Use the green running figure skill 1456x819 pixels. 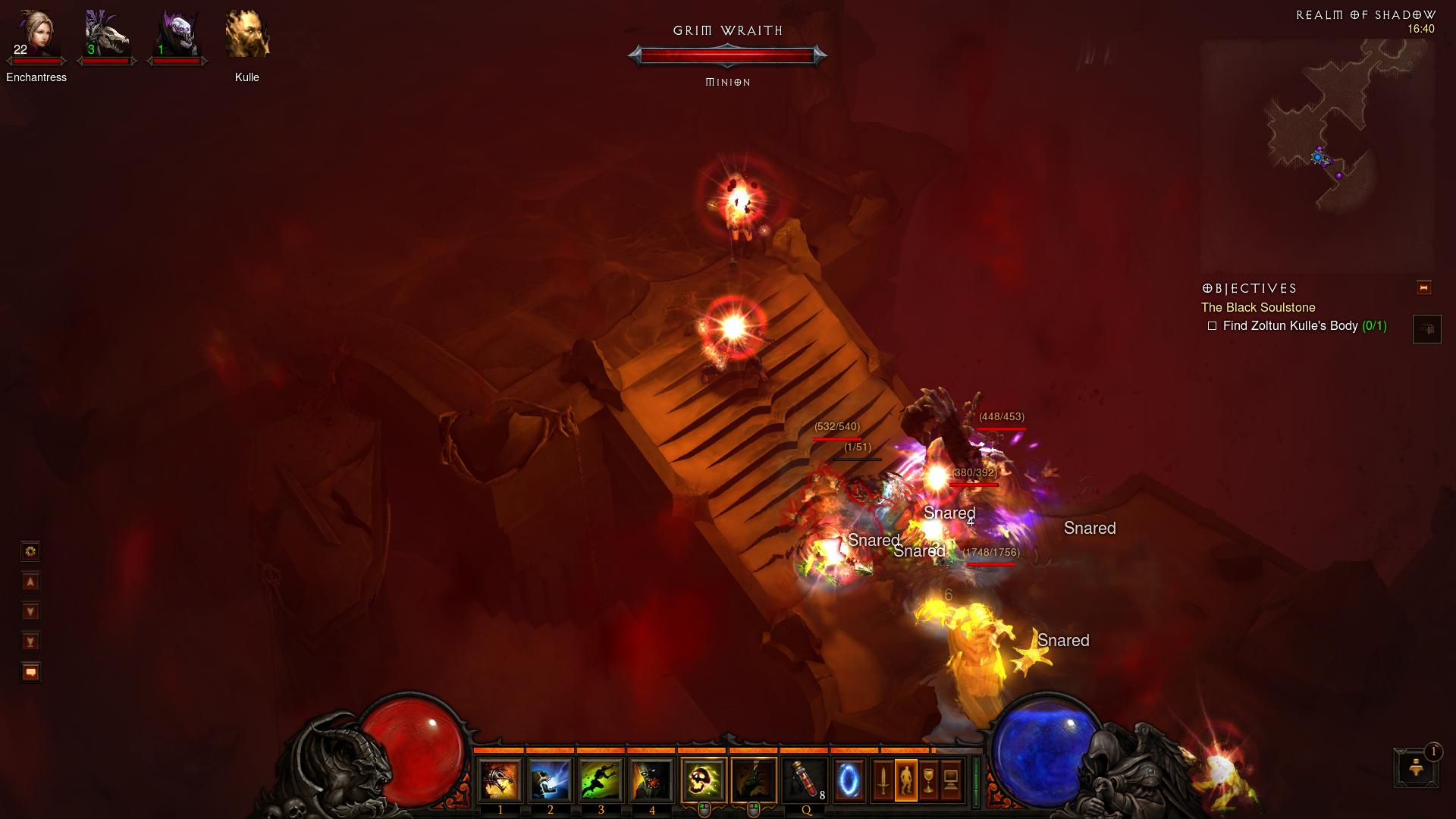[601, 780]
